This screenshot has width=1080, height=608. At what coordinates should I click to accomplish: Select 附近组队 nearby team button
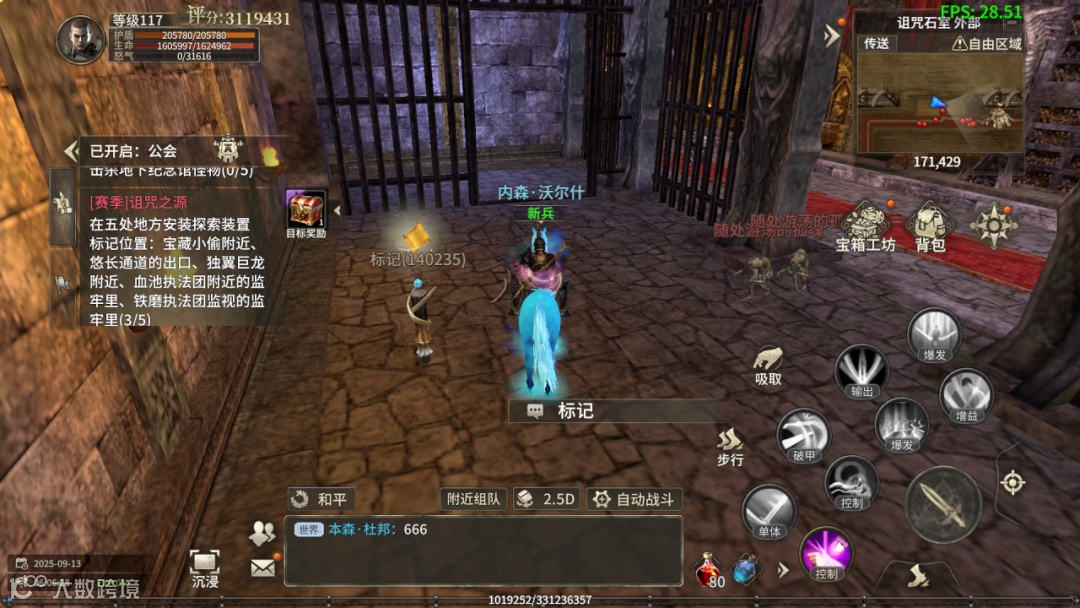pyautogui.click(x=473, y=499)
